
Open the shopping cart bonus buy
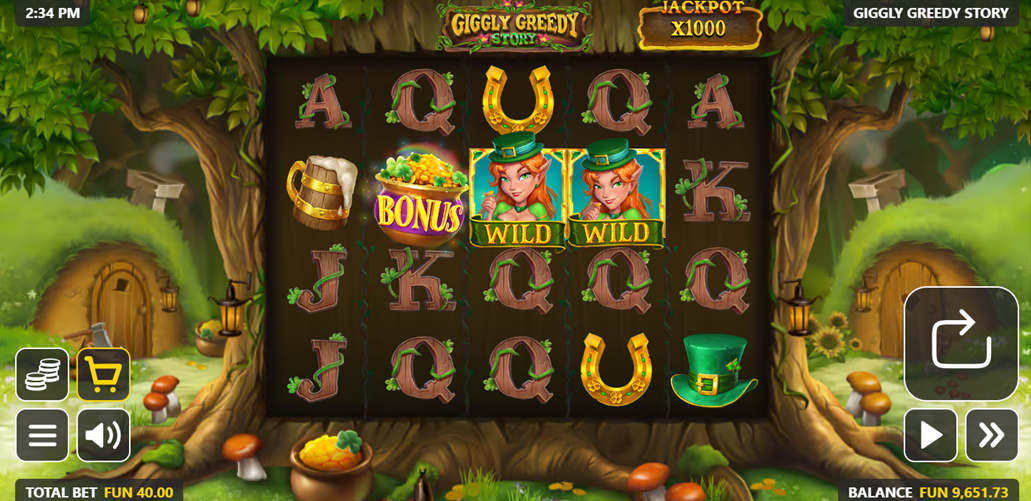[x=103, y=375]
